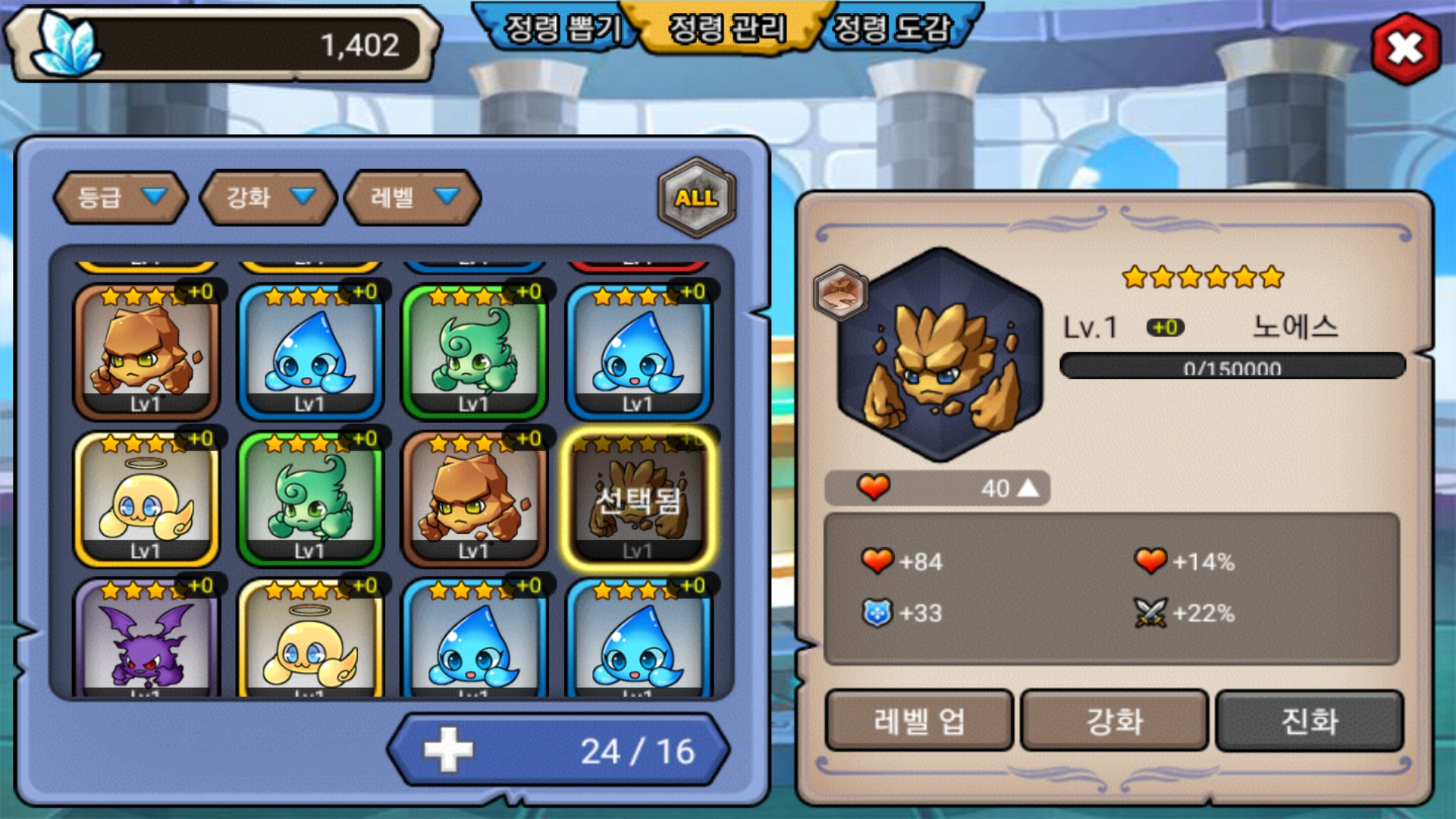Viewport: 1456px width, 819px height.
Task: Close the spirit management screen
Action: [x=1405, y=49]
